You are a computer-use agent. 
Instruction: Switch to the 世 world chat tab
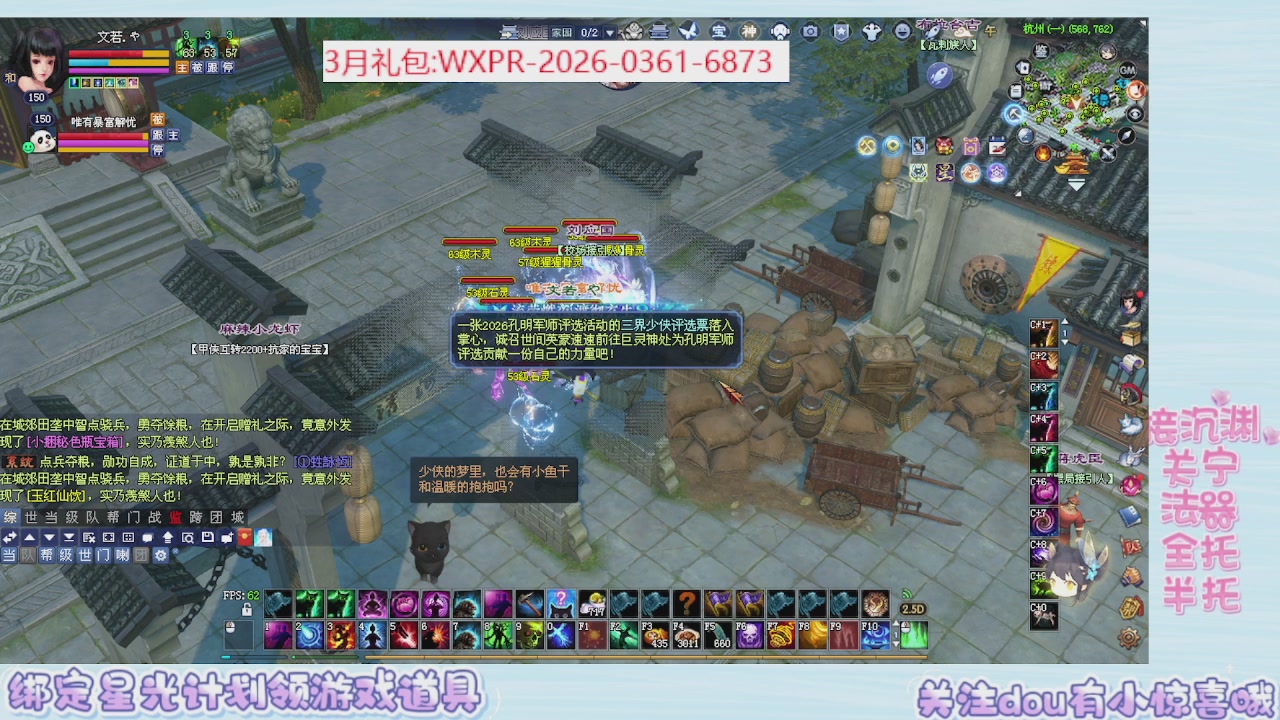(32, 518)
